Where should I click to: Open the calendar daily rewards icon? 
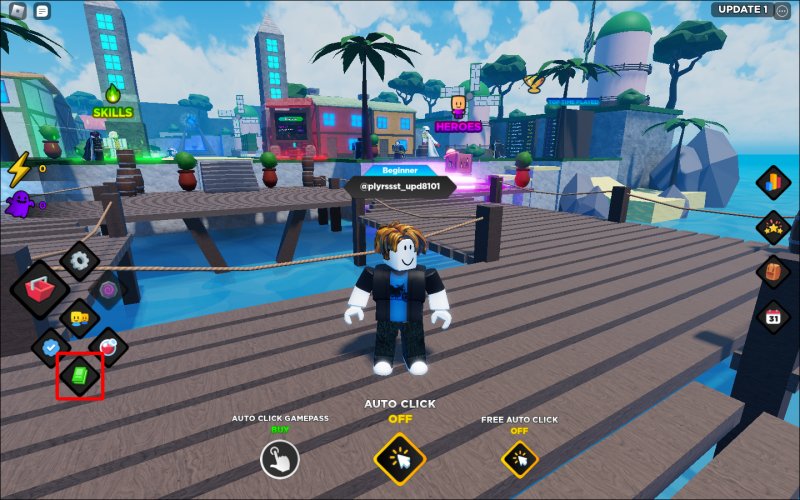pyautogui.click(x=773, y=317)
